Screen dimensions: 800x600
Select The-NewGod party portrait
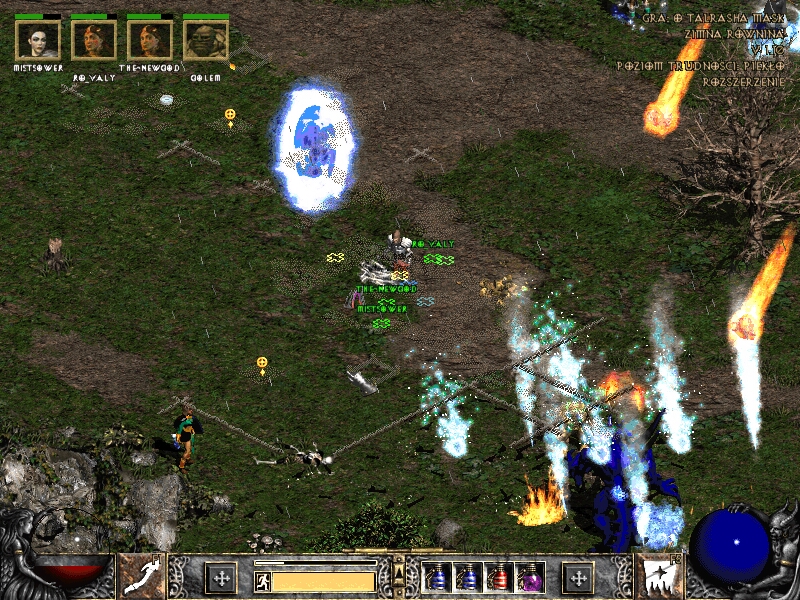pyautogui.click(x=150, y=40)
